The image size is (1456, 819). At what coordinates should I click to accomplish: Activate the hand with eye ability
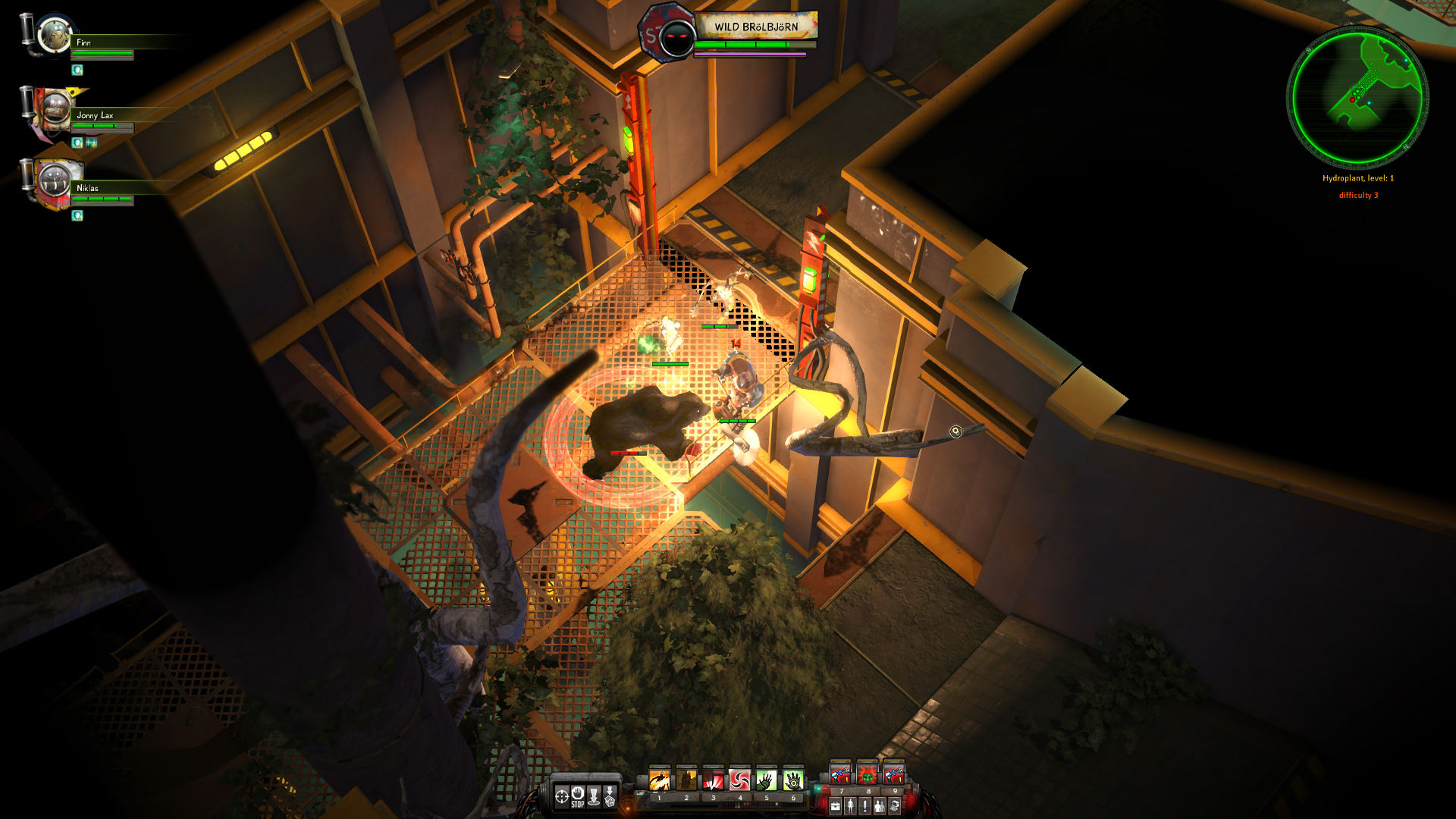[793, 780]
